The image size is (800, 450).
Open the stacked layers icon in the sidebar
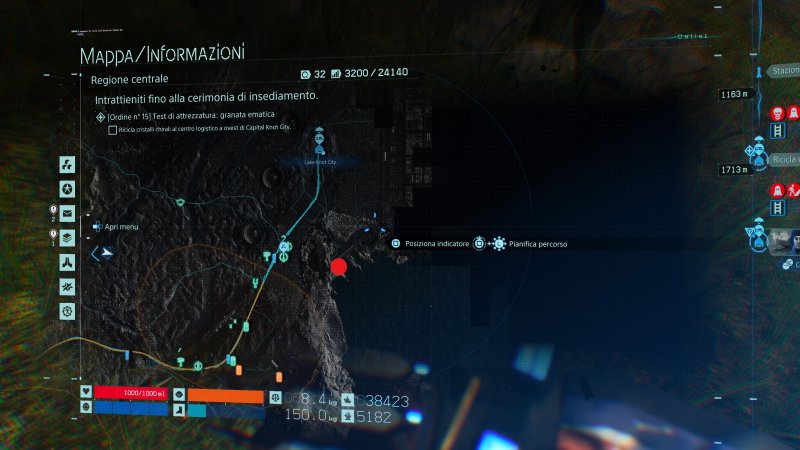[67, 237]
